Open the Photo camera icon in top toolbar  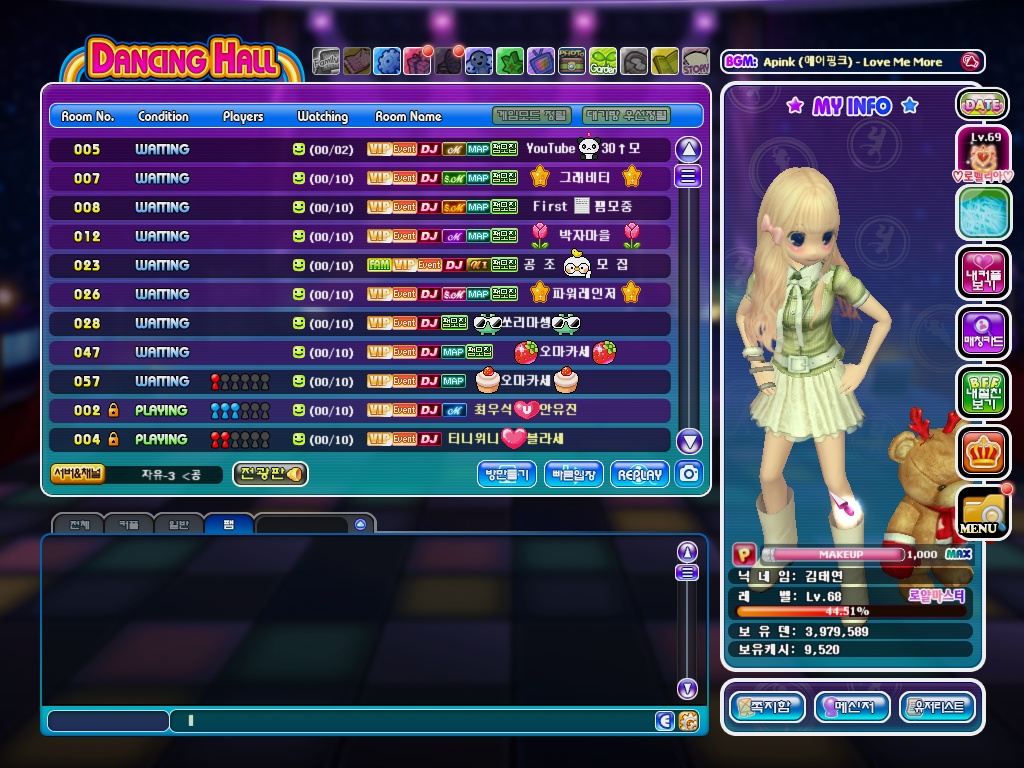click(572, 62)
